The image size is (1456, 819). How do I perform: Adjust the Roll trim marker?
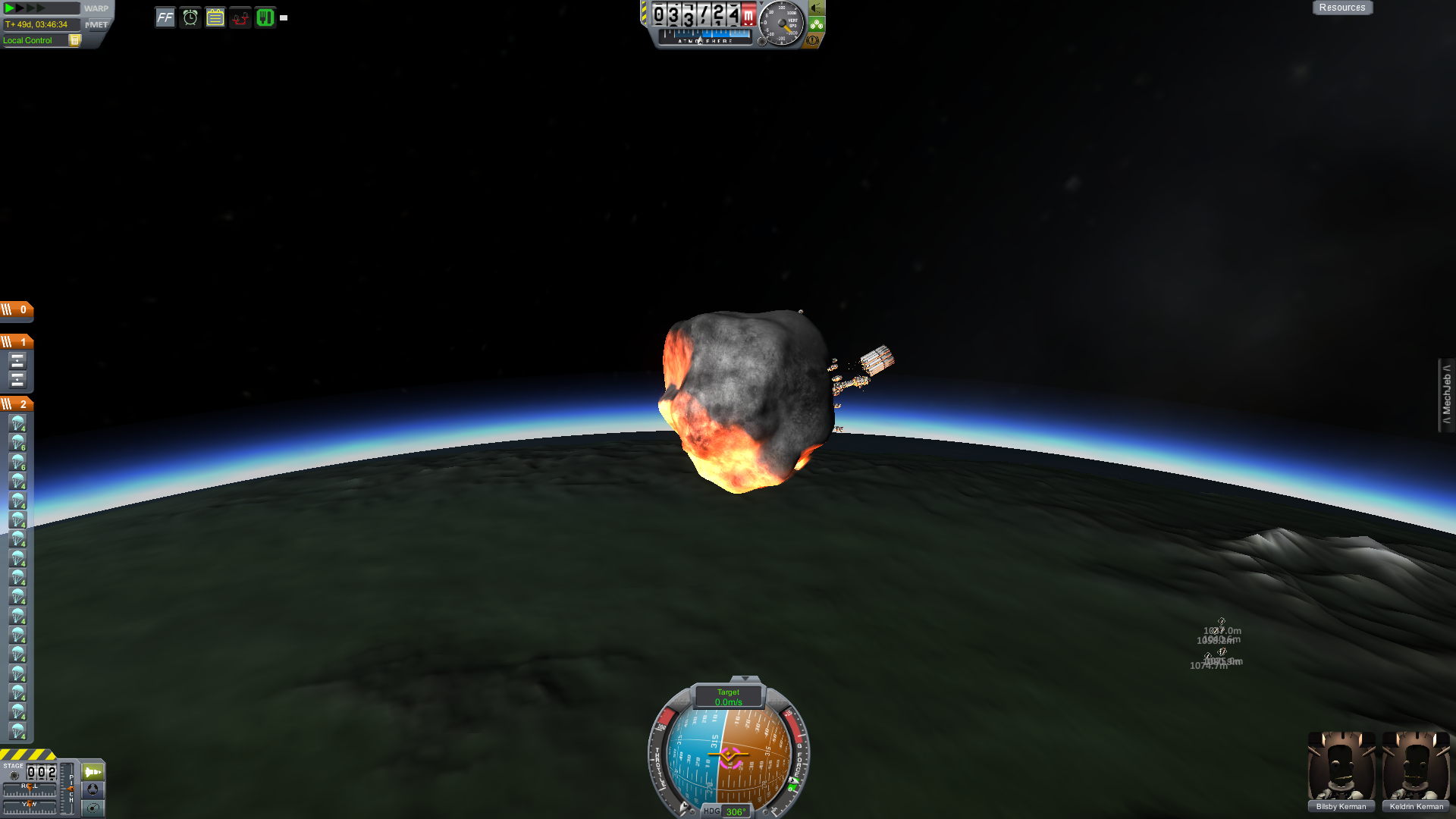30,788
